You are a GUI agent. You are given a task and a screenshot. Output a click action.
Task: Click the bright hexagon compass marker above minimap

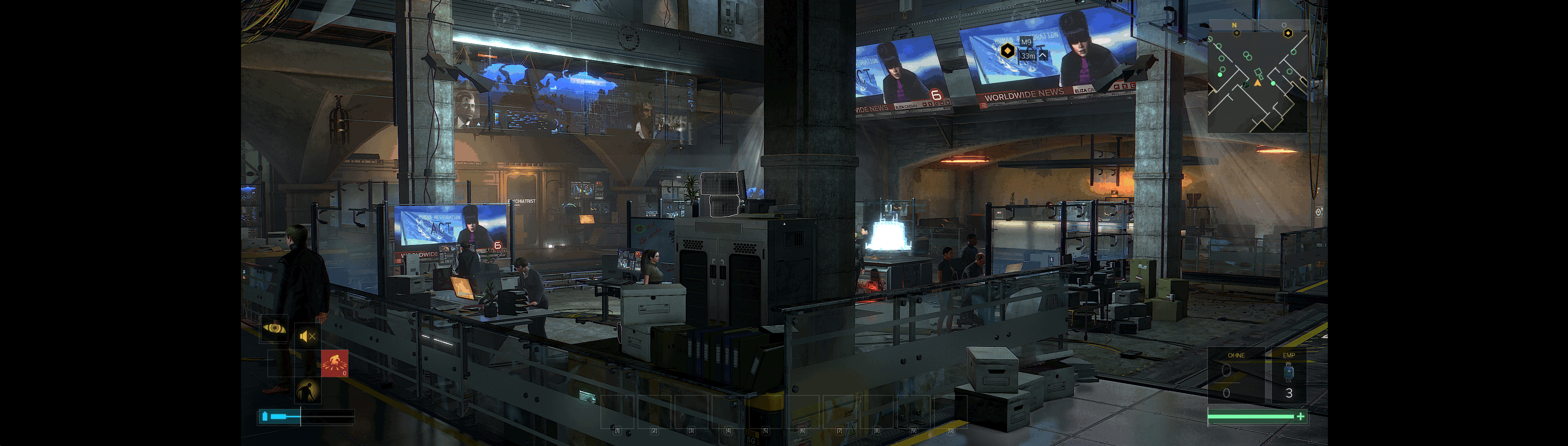tap(1287, 33)
